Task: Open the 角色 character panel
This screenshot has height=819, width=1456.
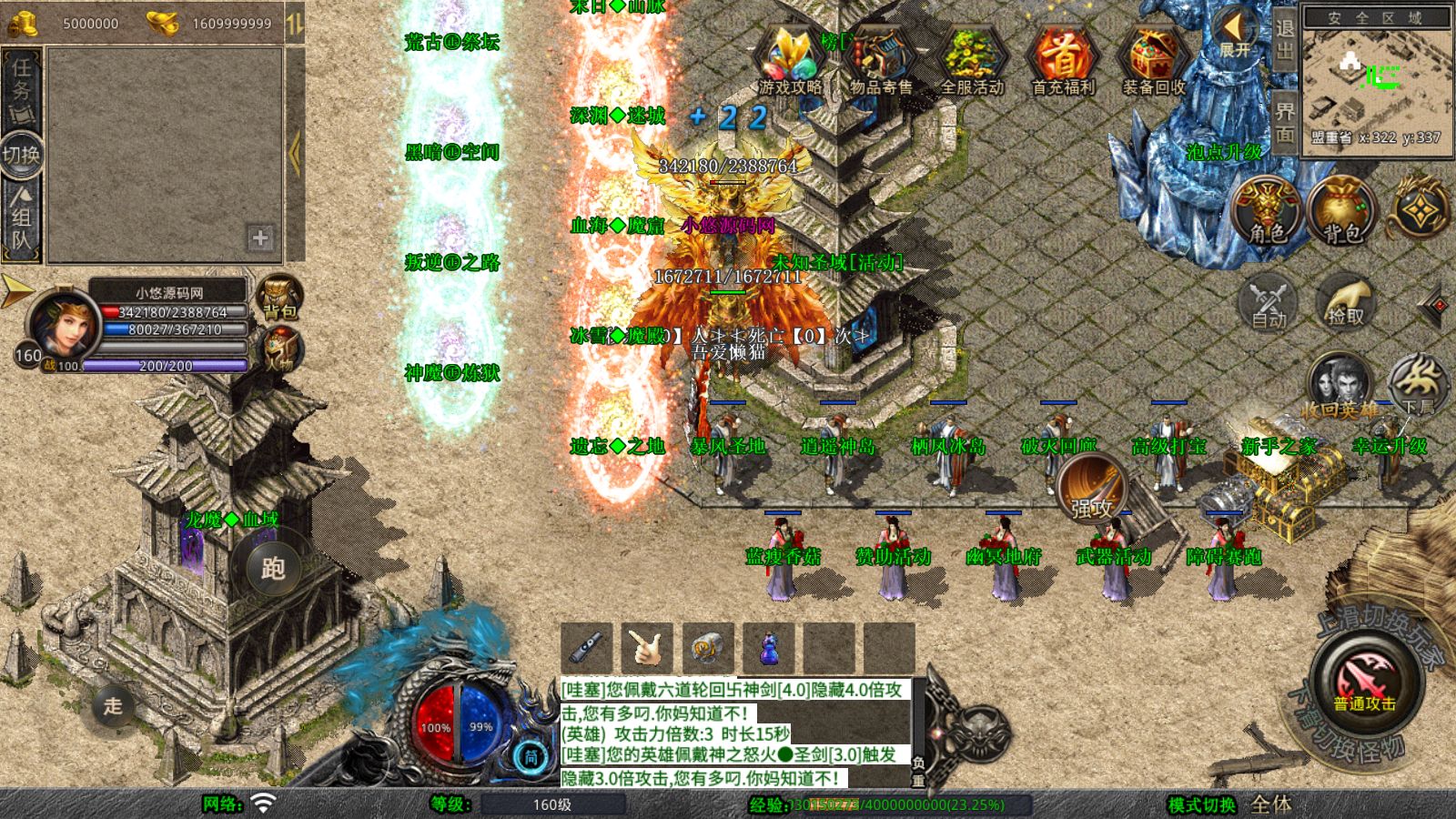Action: pyautogui.click(x=1267, y=211)
